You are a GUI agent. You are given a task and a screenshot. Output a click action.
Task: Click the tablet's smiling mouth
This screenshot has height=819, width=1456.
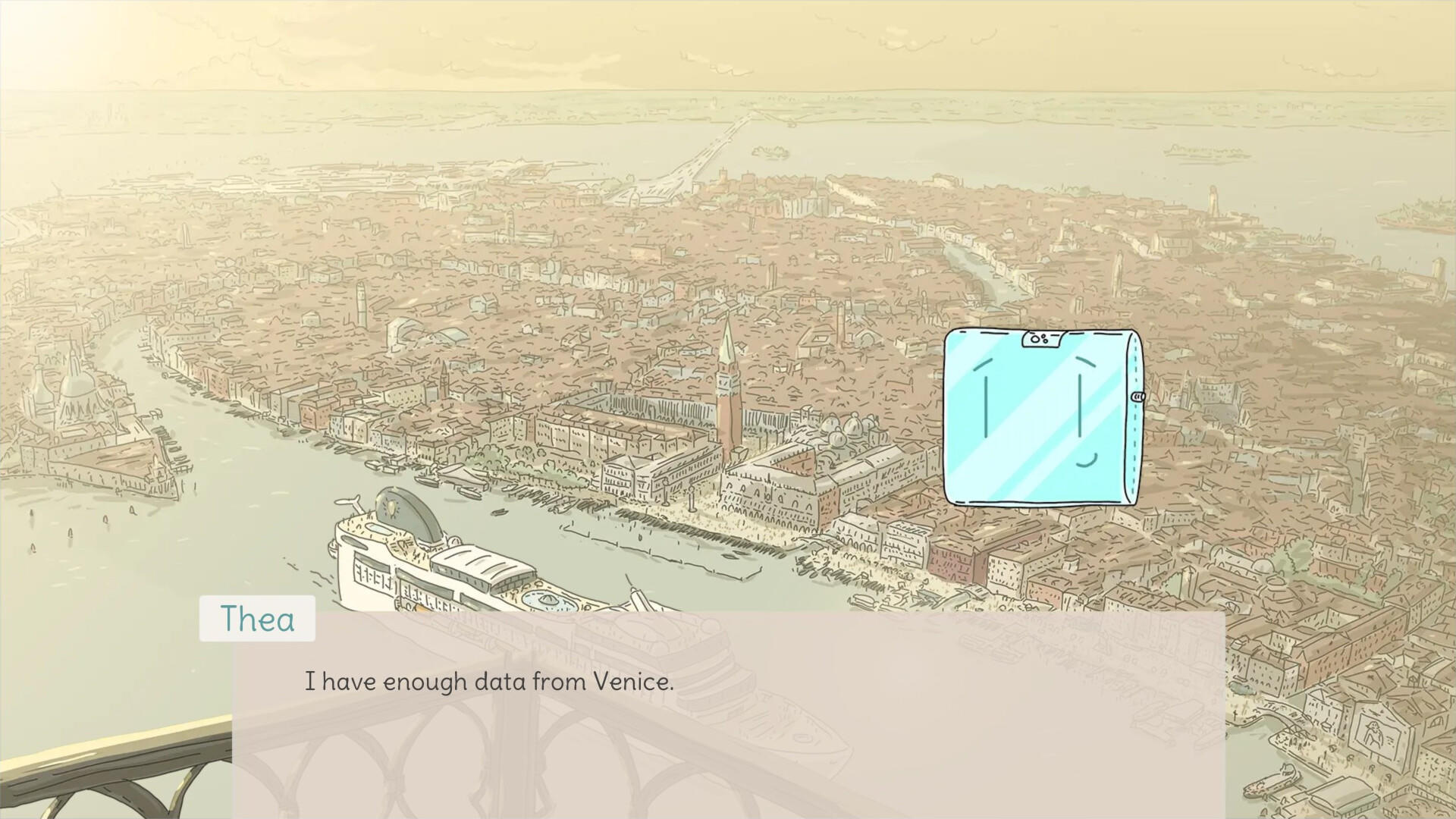pyautogui.click(x=1087, y=461)
